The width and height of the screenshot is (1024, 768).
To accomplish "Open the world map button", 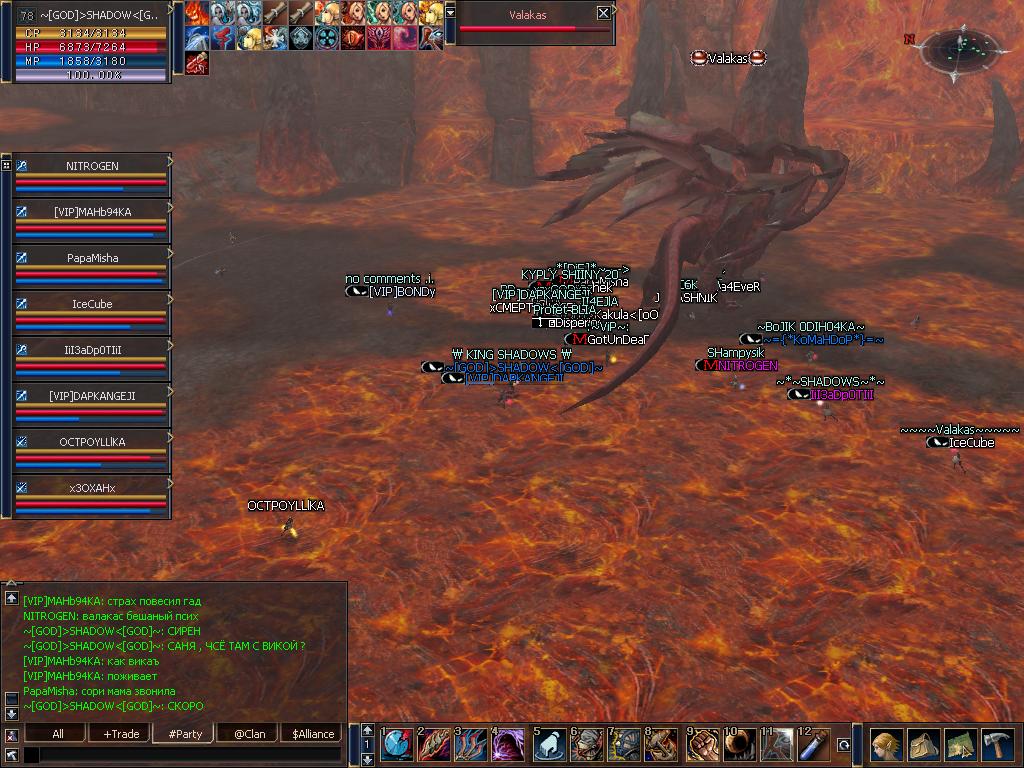I will pos(960,745).
